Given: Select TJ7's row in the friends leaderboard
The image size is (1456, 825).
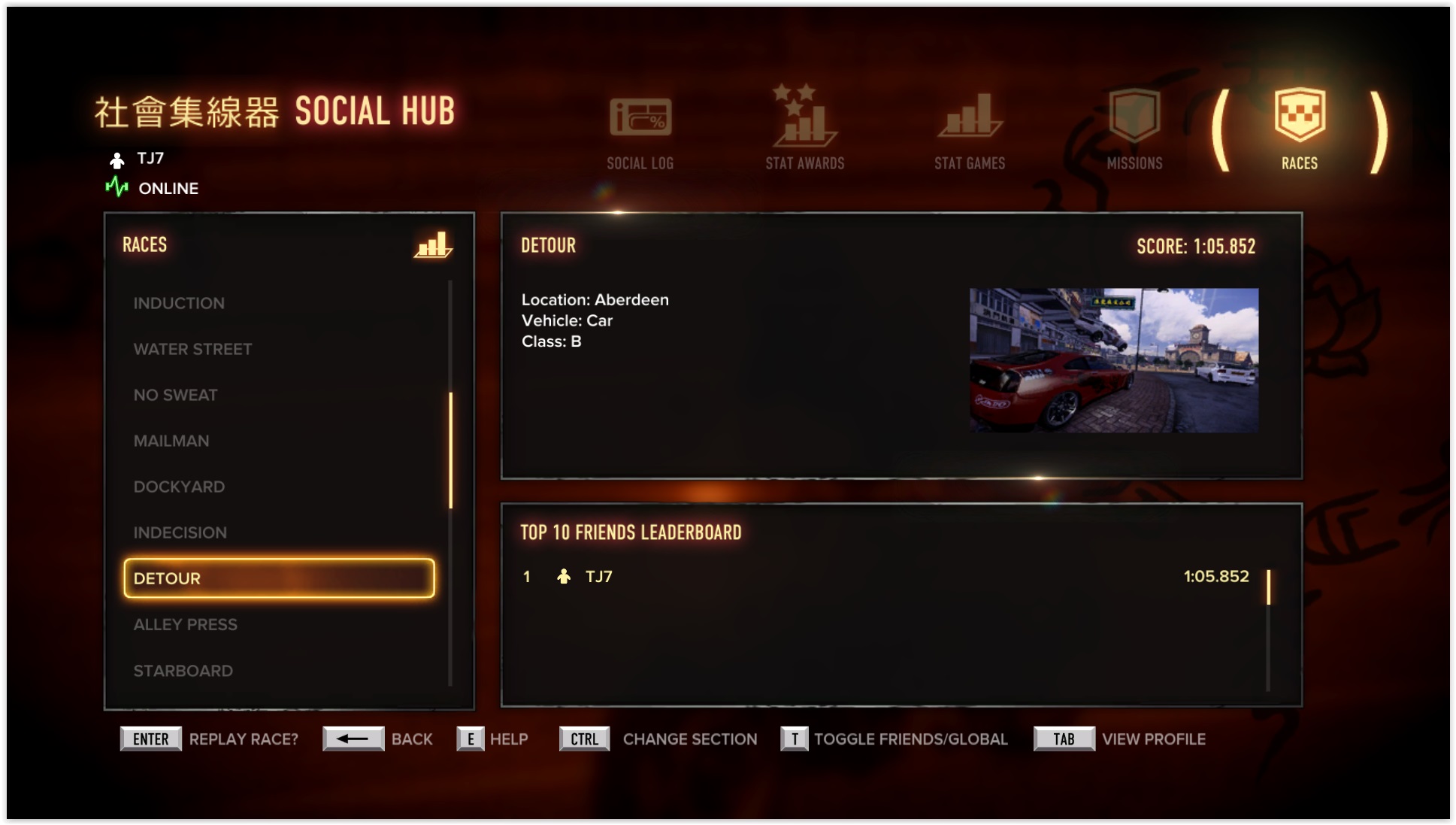Looking at the screenshot, I should 887,577.
